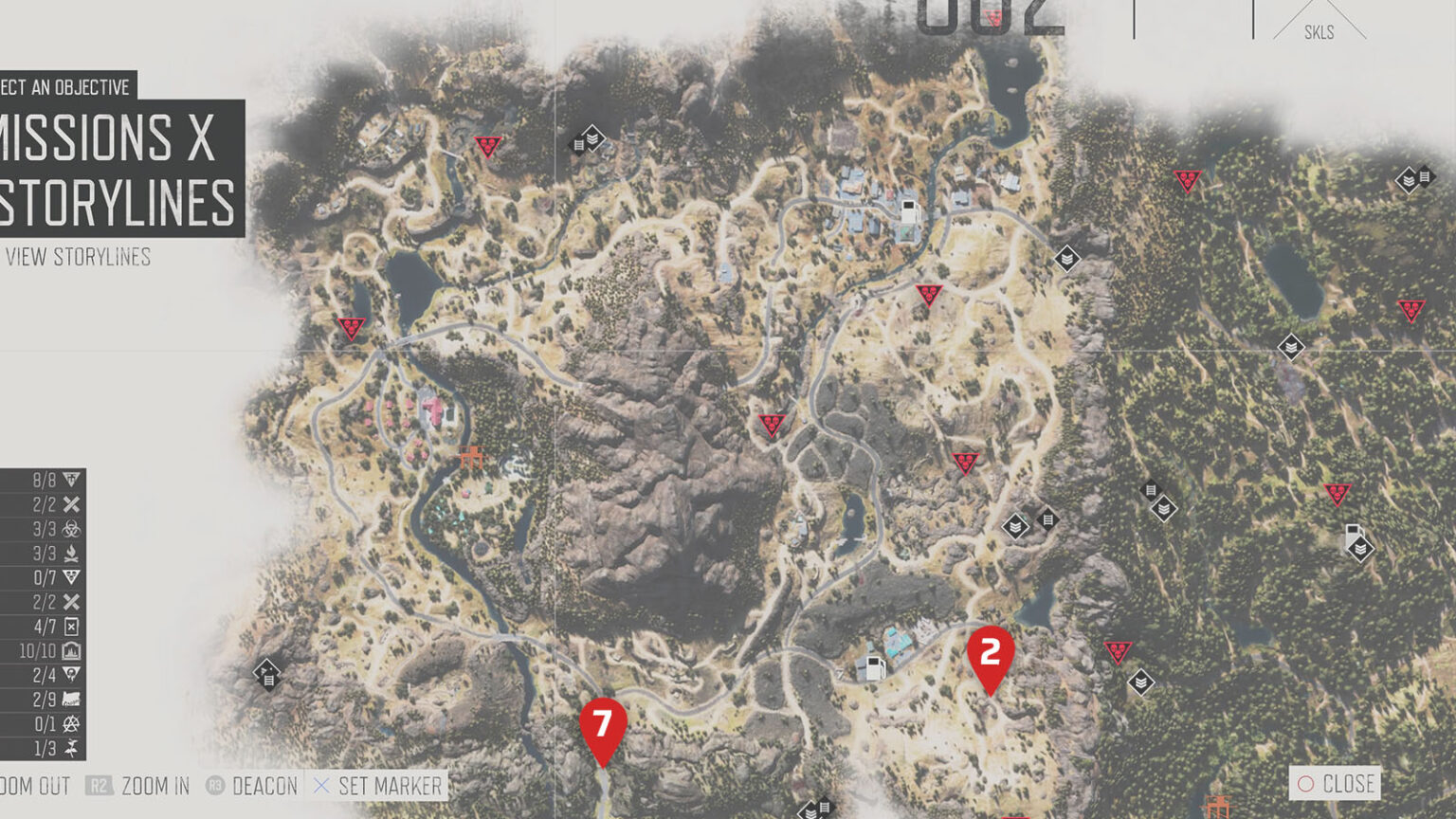
Task: Select the anarchist cairn icon in the legend
Action: pyautogui.click(x=70, y=721)
